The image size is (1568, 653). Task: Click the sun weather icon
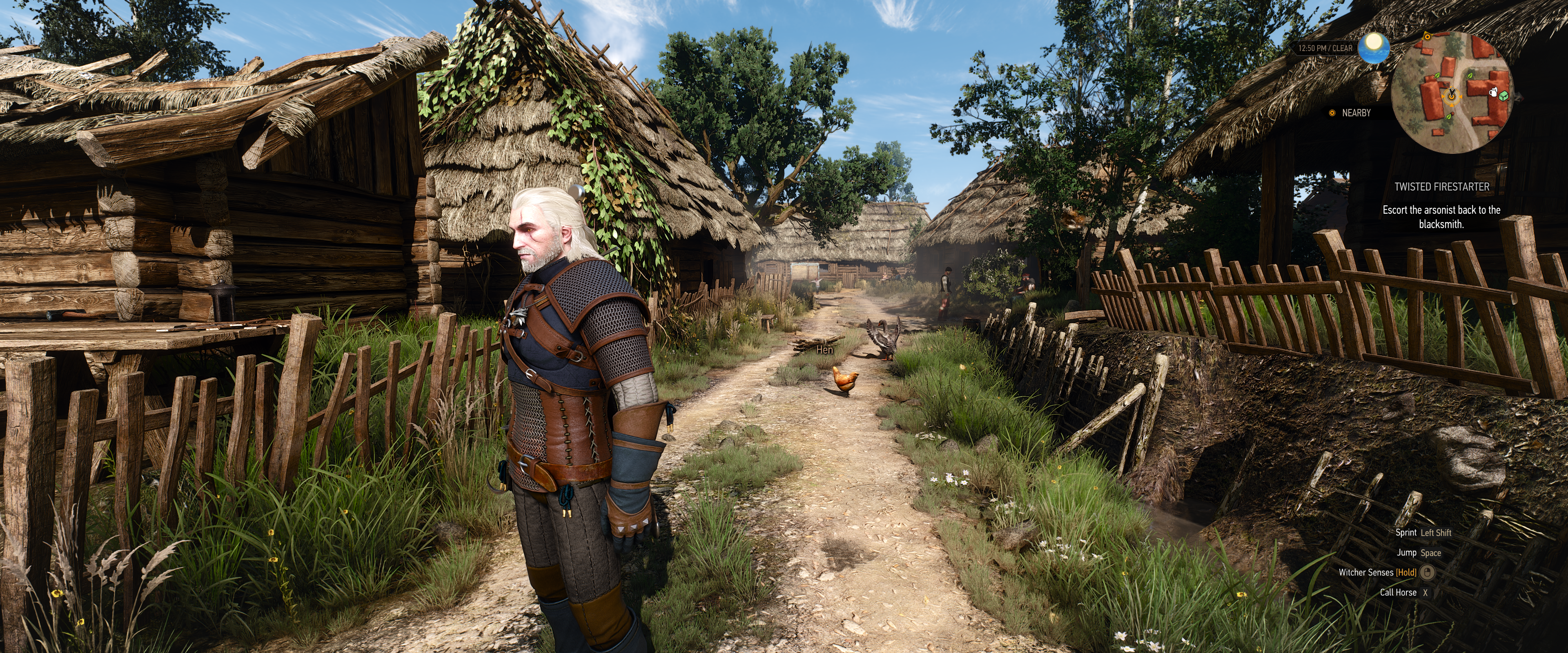(x=1374, y=44)
